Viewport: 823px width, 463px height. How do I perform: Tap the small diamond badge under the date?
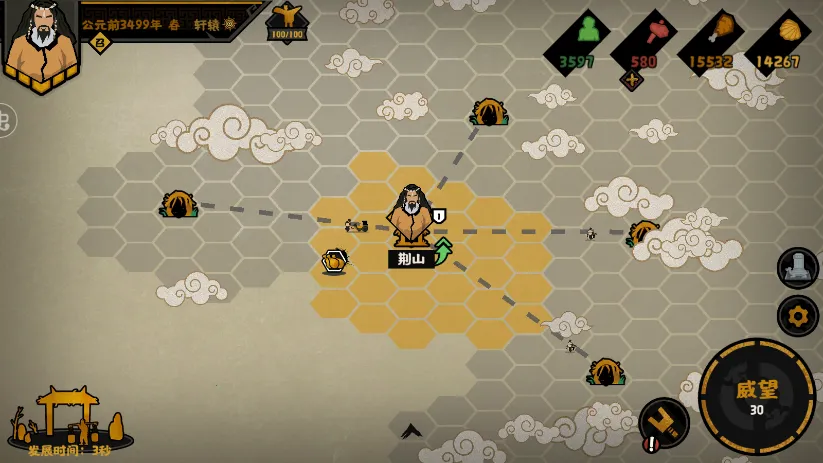tap(100, 42)
